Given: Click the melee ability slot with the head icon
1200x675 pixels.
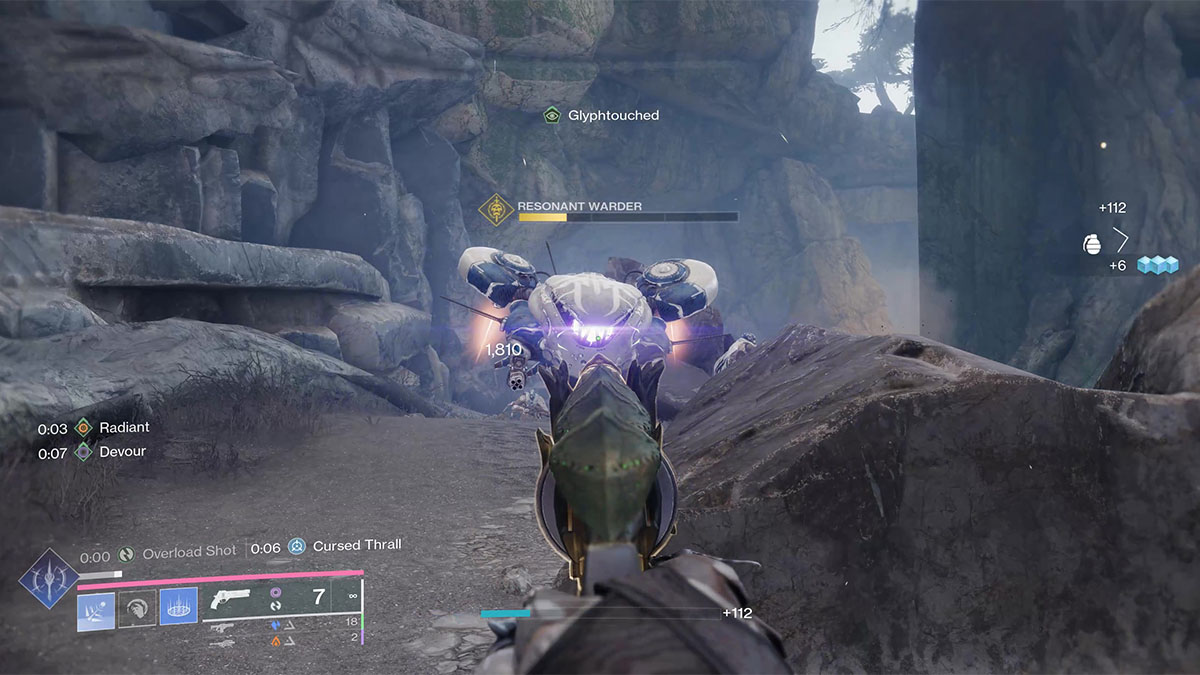Looking at the screenshot, I should coord(137,608).
